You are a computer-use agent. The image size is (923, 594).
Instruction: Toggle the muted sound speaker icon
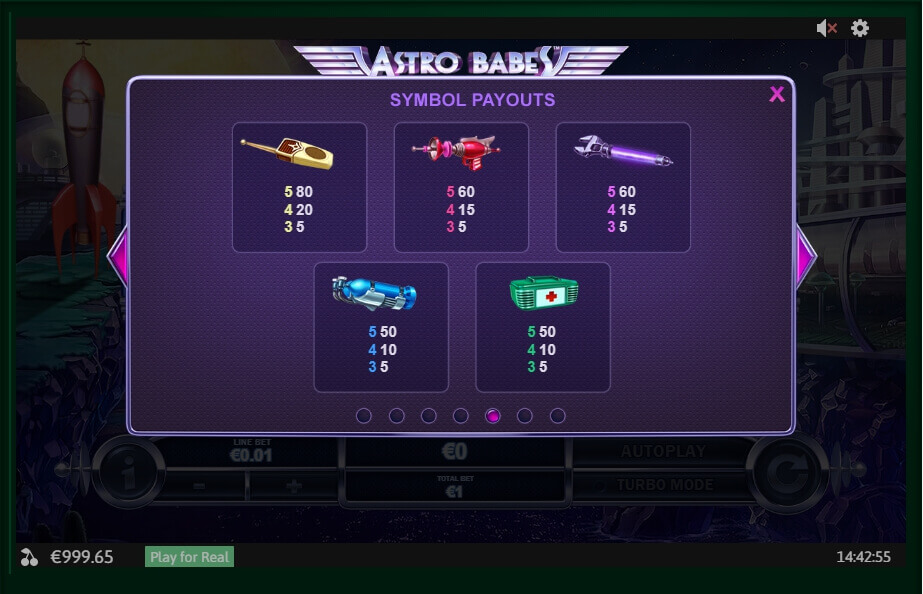tap(826, 29)
